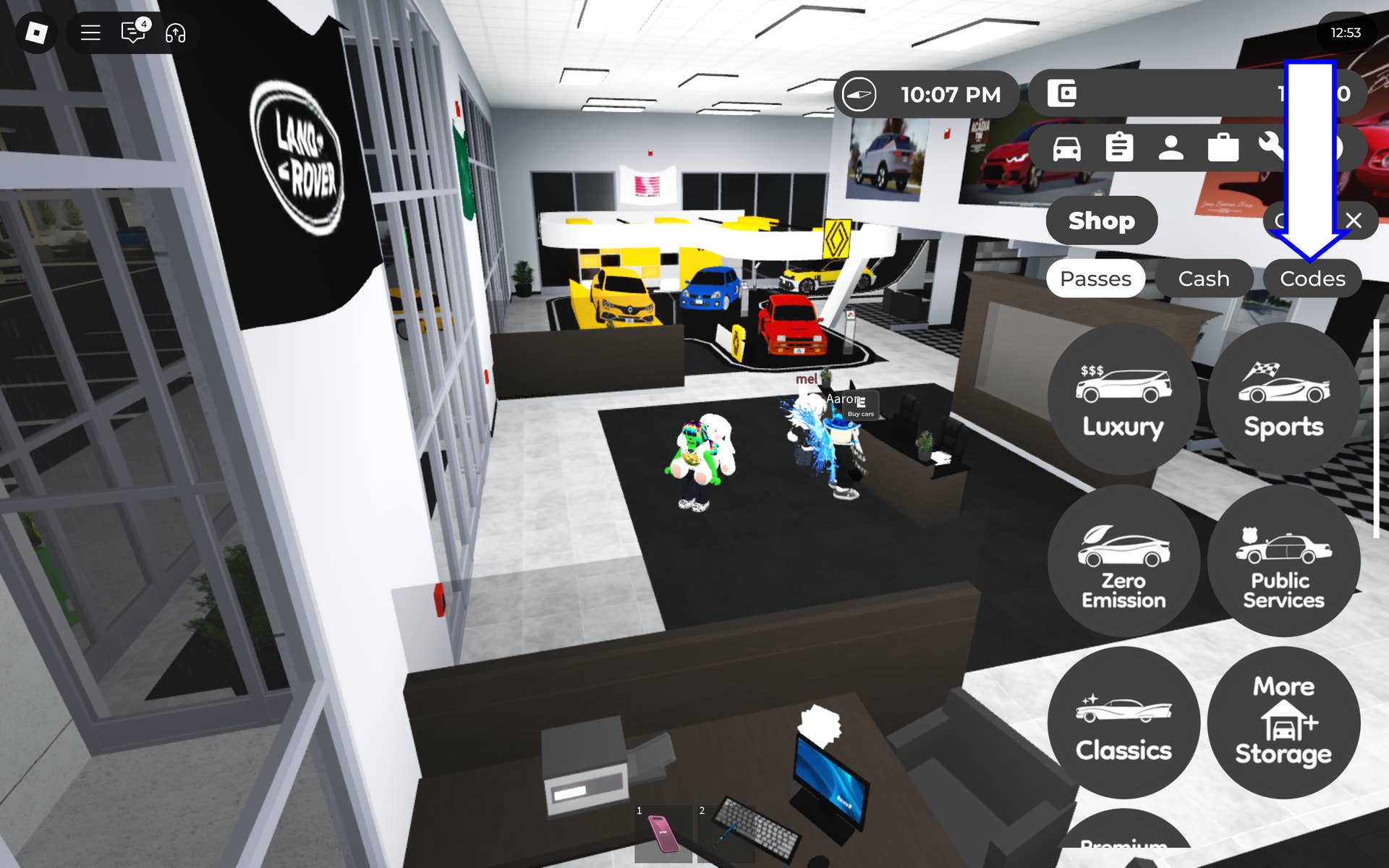Select the Passes tab
The width and height of the screenshot is (1389, 868).
point(1095,278)
